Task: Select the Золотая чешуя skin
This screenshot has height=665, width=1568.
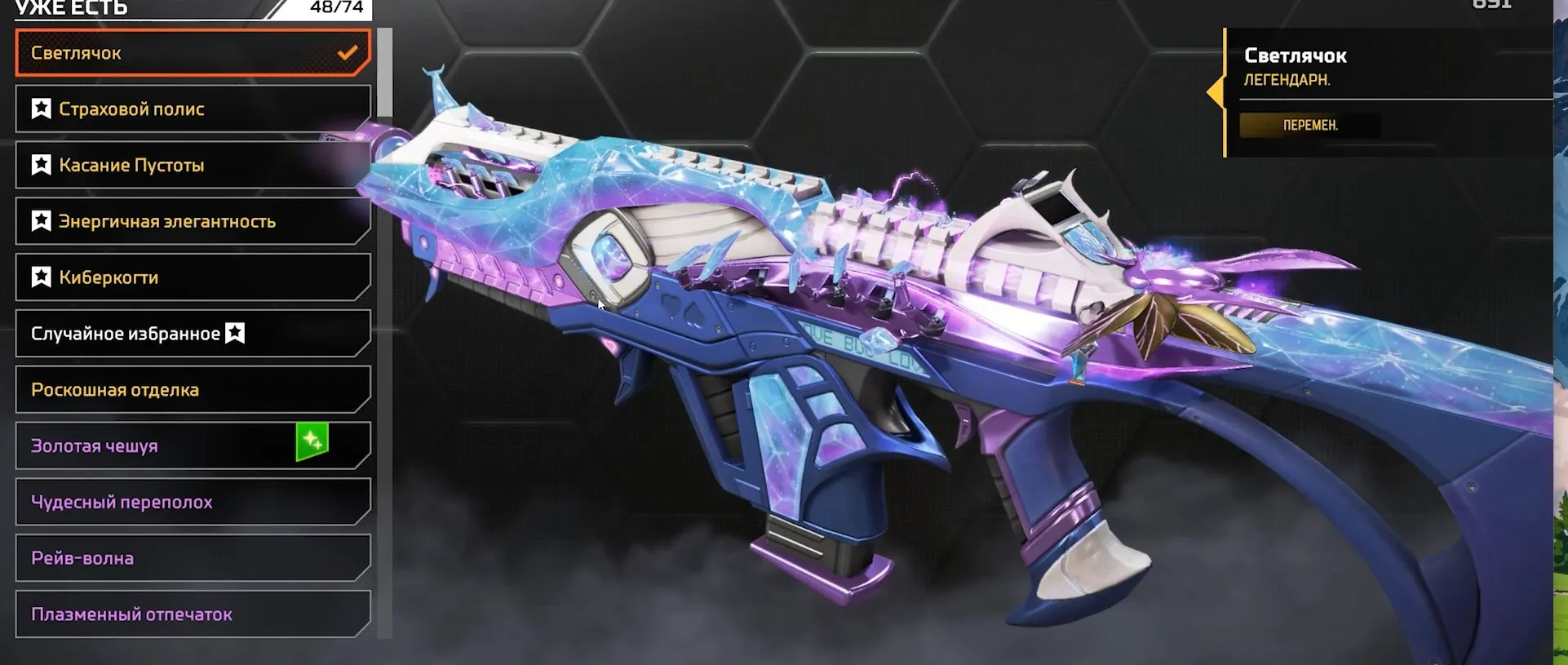Action: (x=163, y=446)
